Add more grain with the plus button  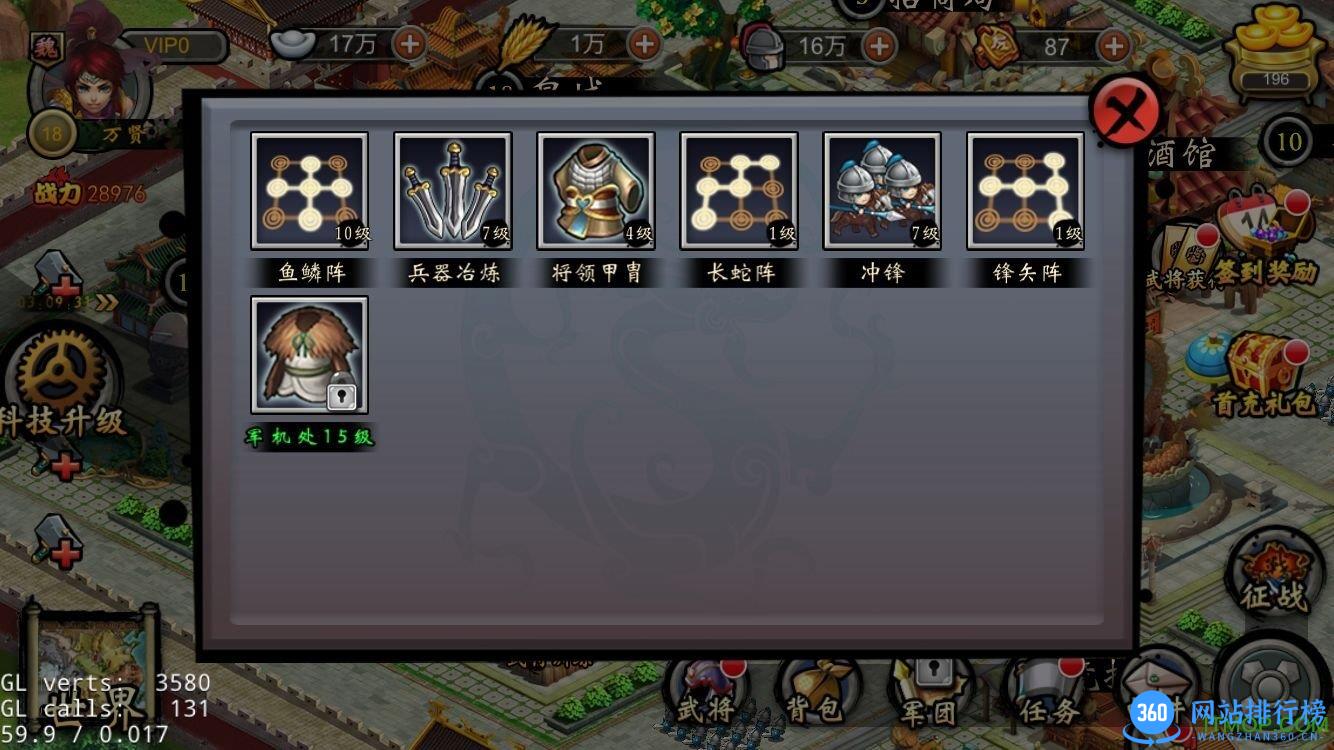pyautogui.click(x=645, y=44)
